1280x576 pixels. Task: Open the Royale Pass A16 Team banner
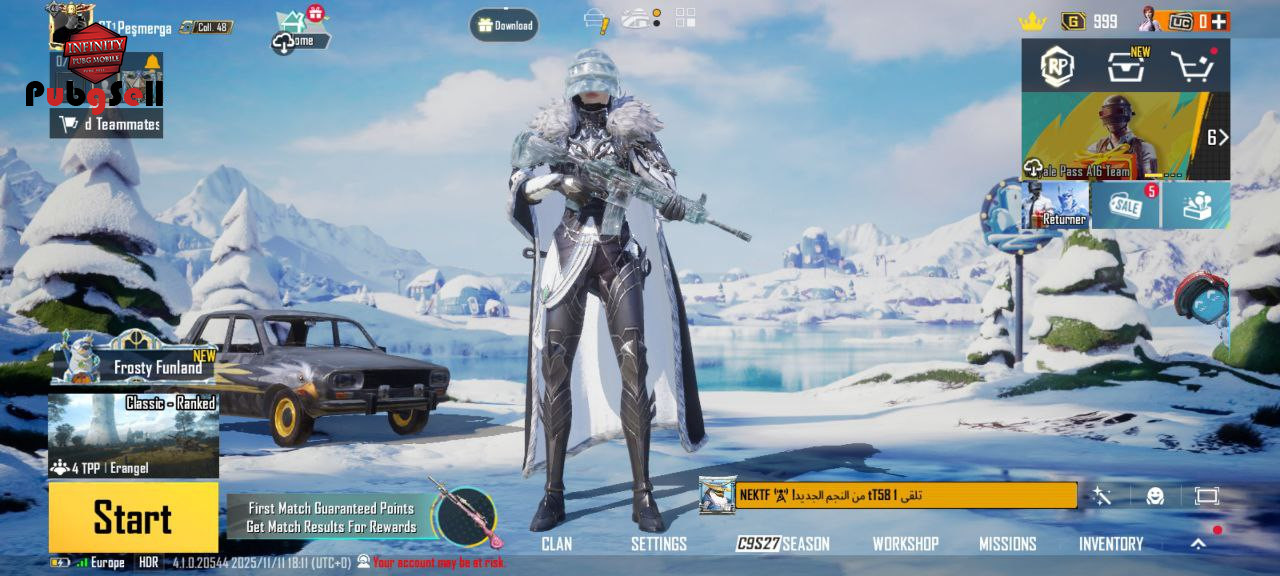click(x=1125, y=137)
